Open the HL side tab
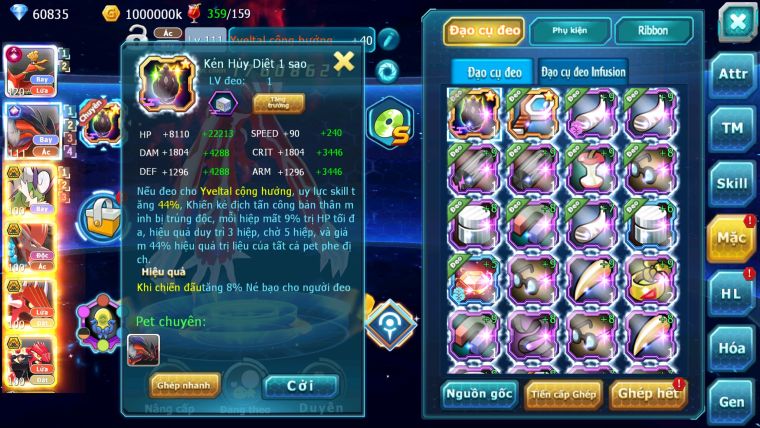Viewport: 760px width, 428px height. click(733, 293)
